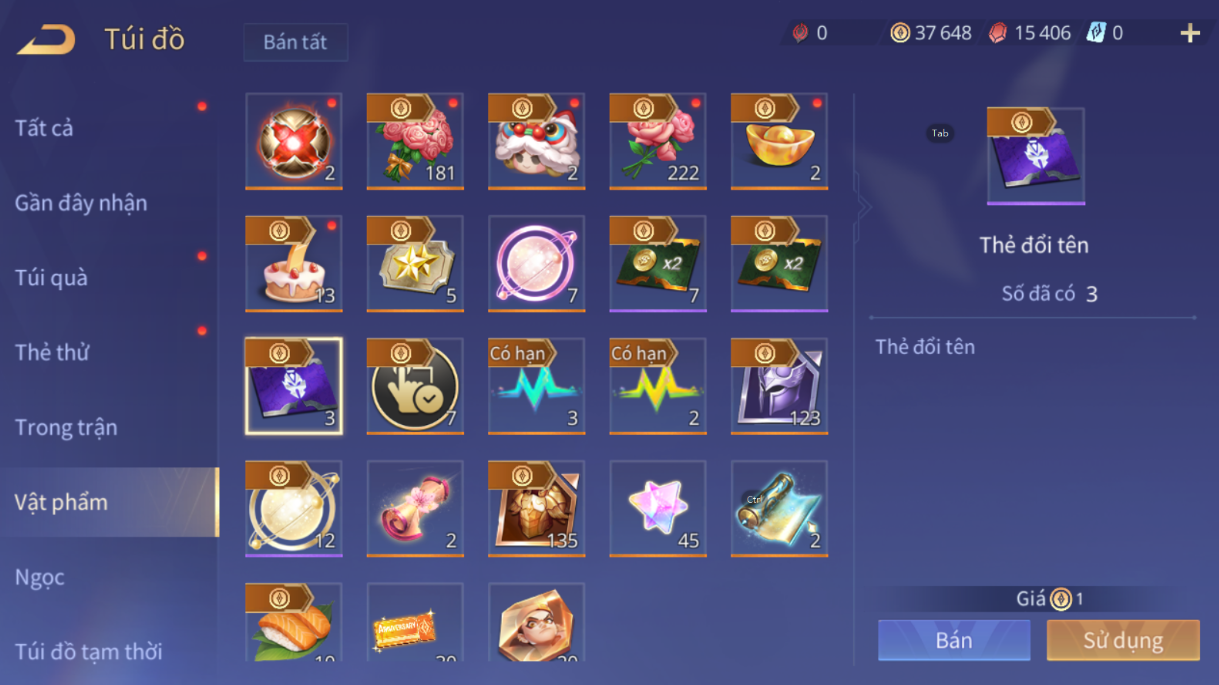Image resolution: width=1219 pixels, height=685 pixels.
Task: Sell the item with Bán button
Action: click(954, 640)
